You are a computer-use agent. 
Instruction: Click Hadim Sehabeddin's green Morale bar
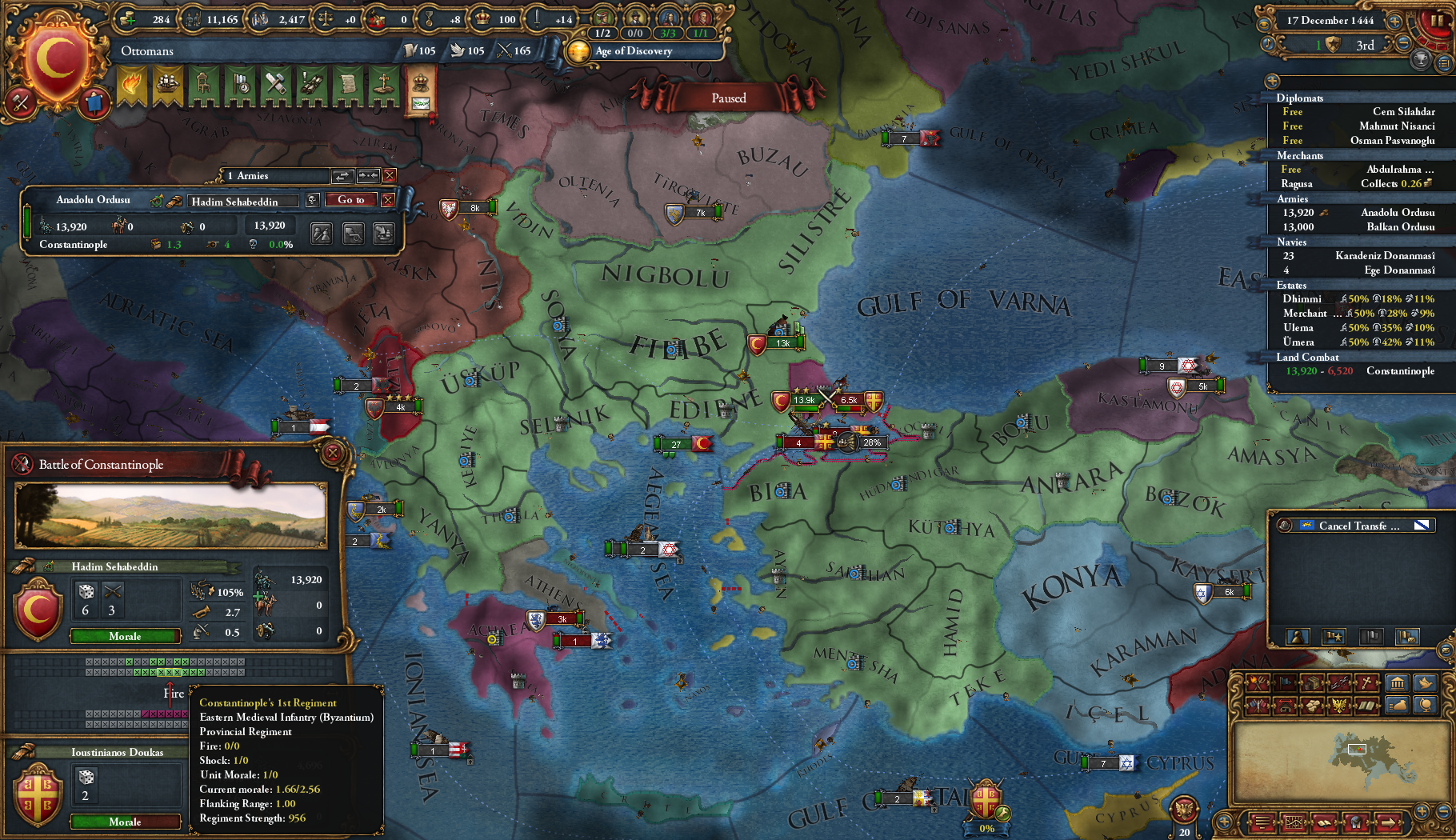[x=124, y=636]
